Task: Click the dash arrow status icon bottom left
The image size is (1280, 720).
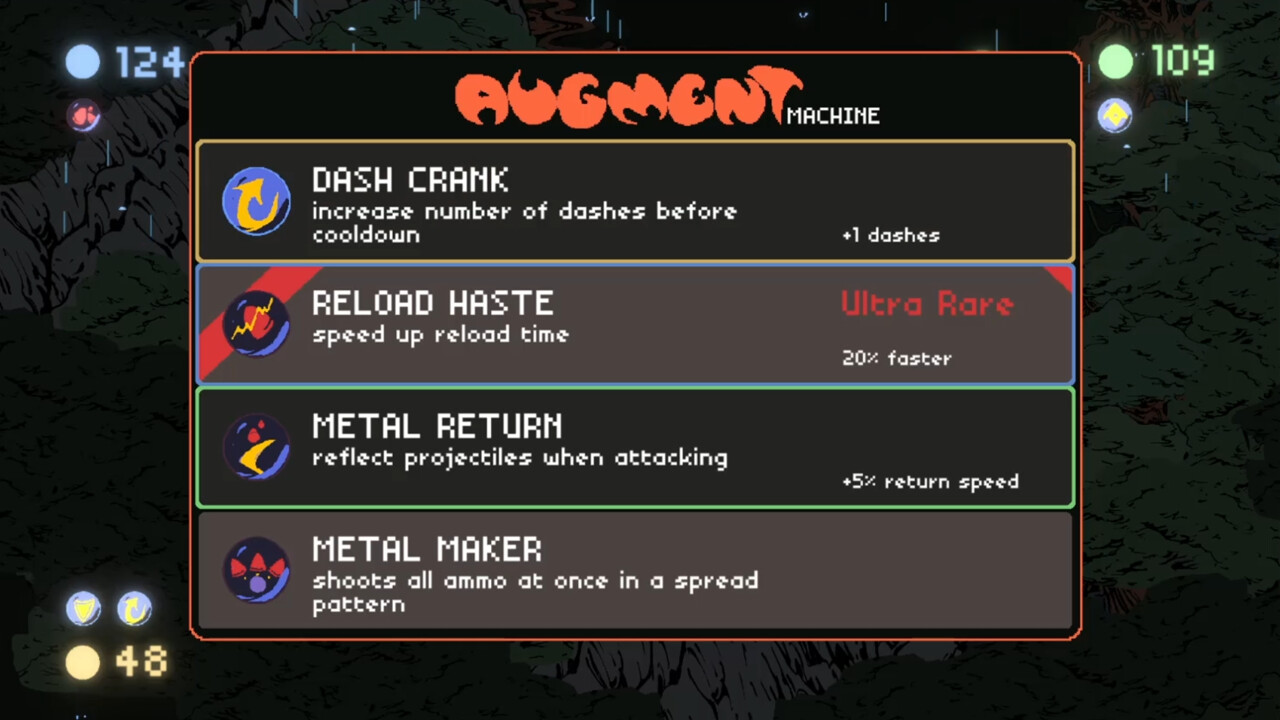Action: [134, 609]
